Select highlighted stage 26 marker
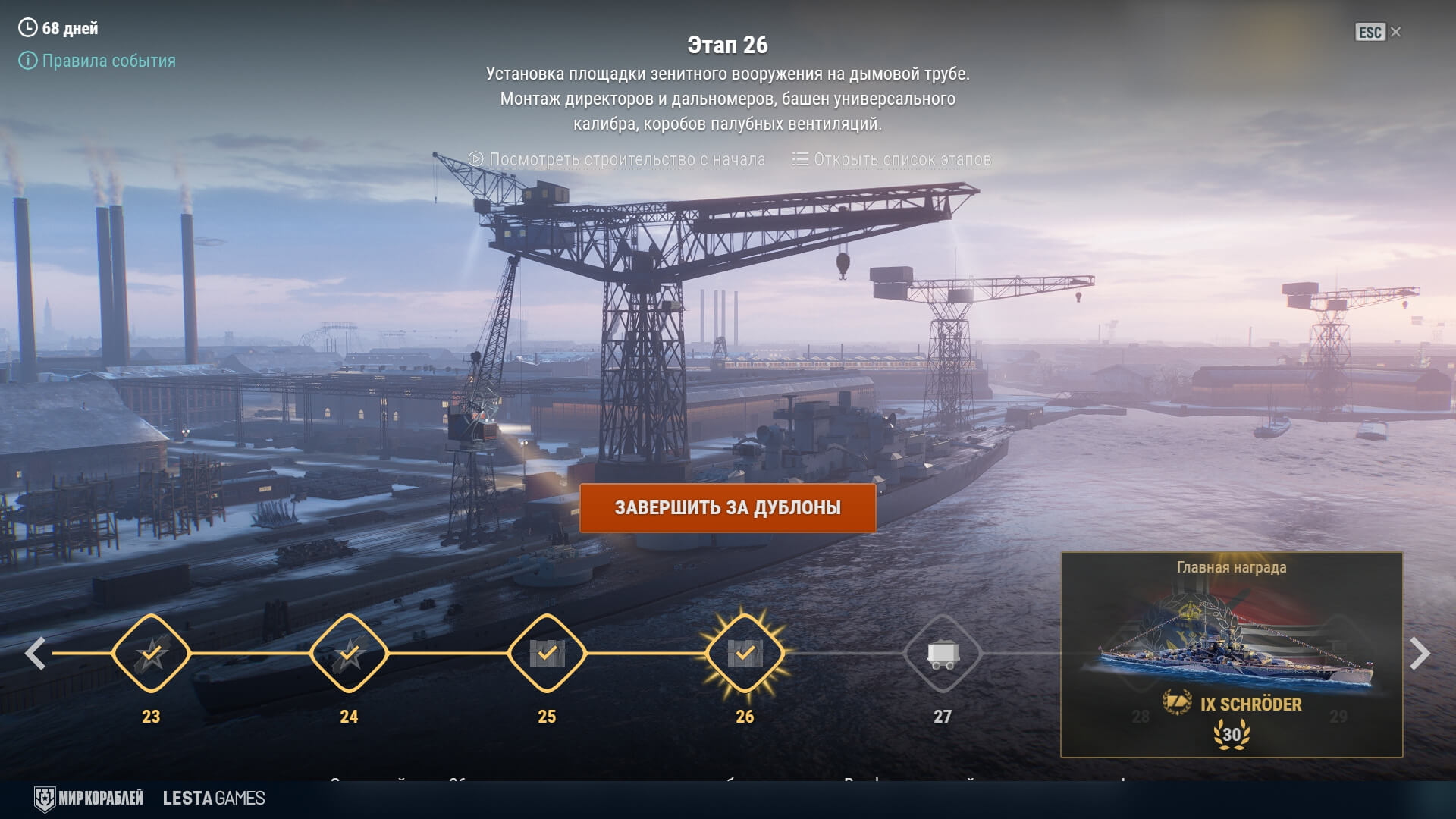This screenshot has height=819, width=1456. [745, 653]
